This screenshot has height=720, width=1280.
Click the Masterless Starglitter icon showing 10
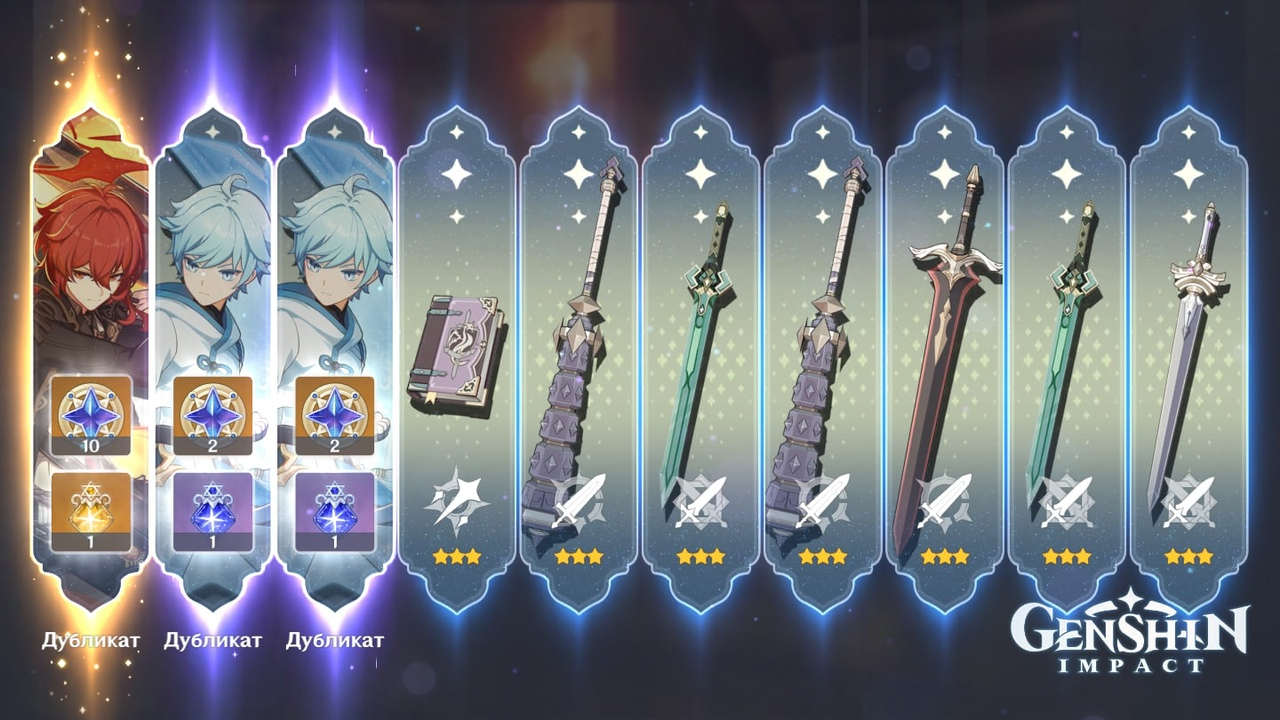pyautogui.click(x=91, y=414)
